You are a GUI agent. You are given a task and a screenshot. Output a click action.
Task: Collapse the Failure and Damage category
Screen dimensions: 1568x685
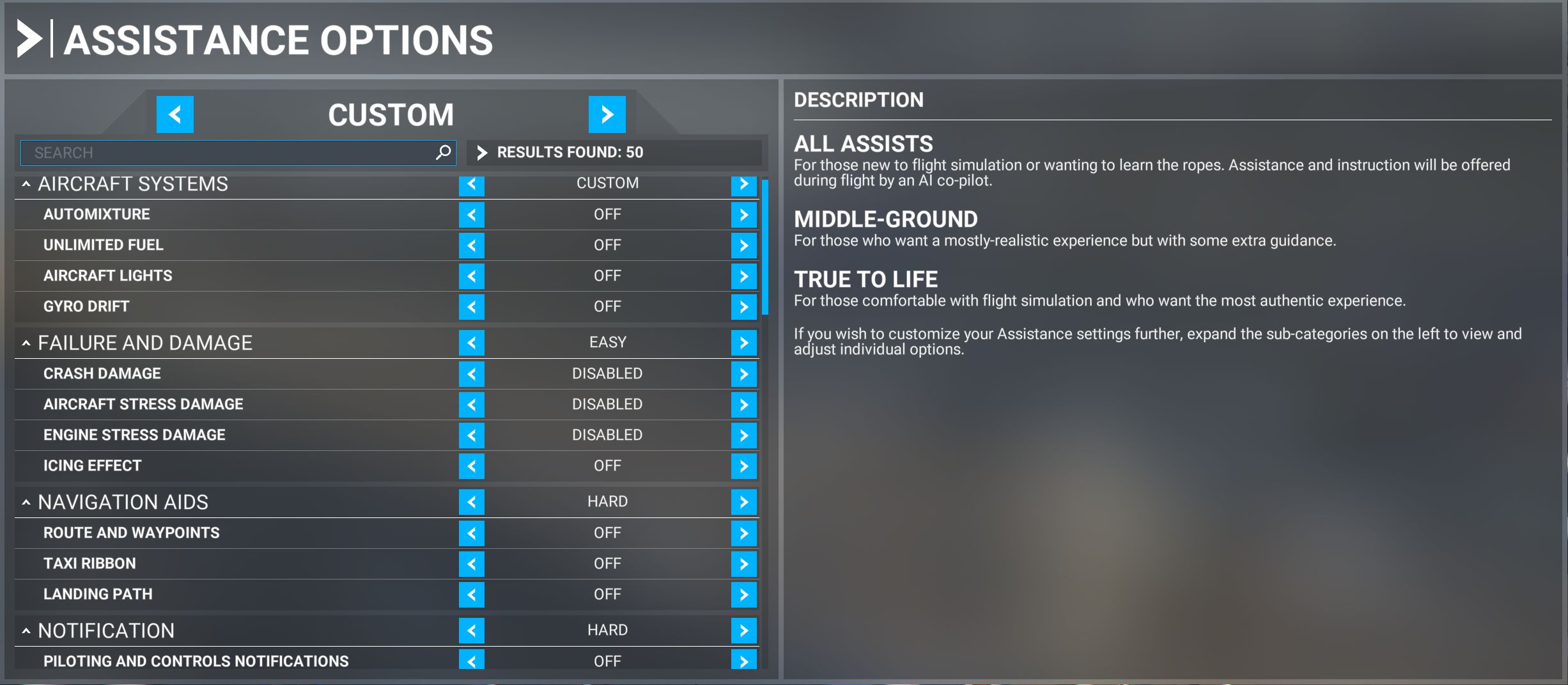tap(26, 343)
